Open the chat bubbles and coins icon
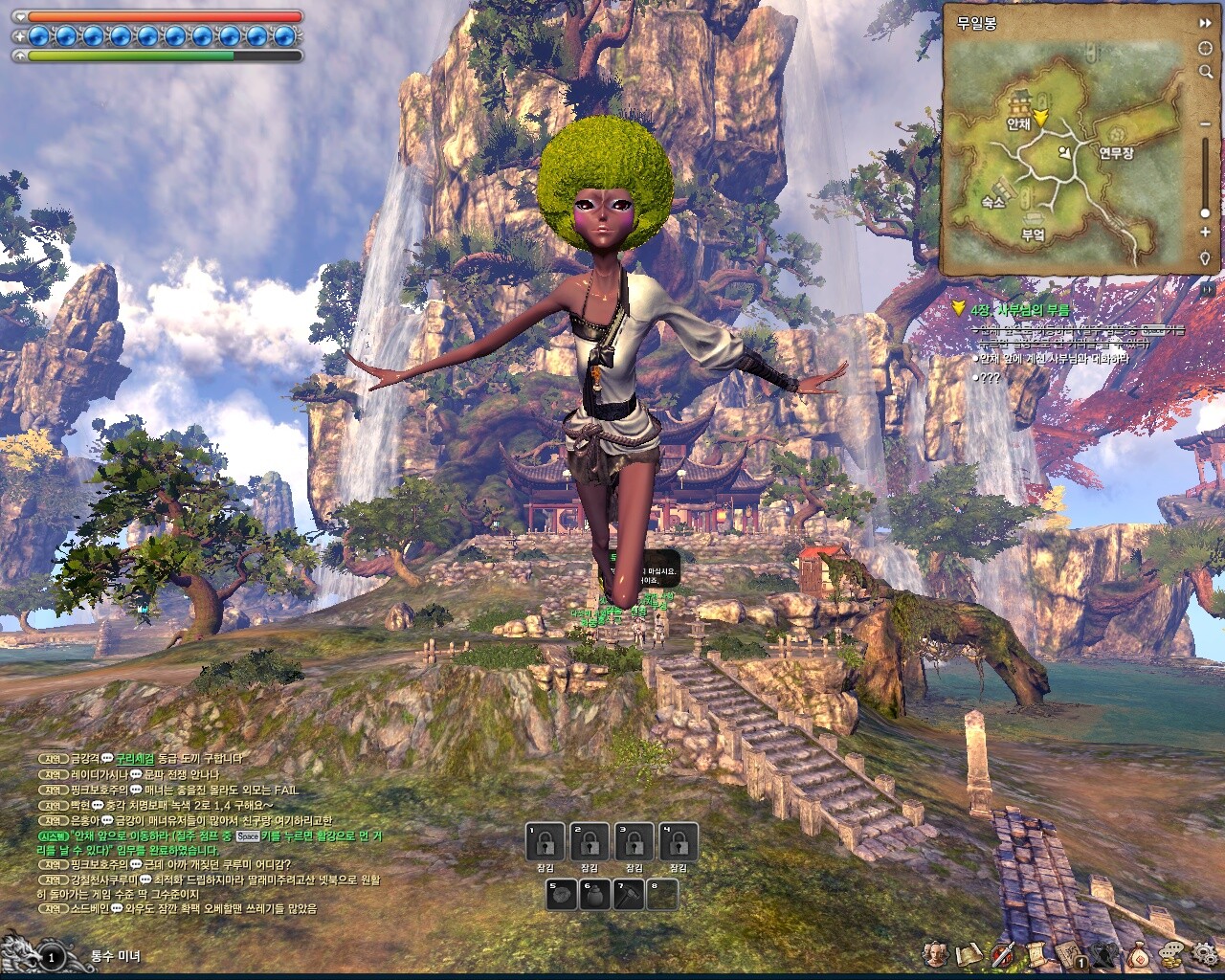Screen dimensions: 1225x980 [1172, 953]
